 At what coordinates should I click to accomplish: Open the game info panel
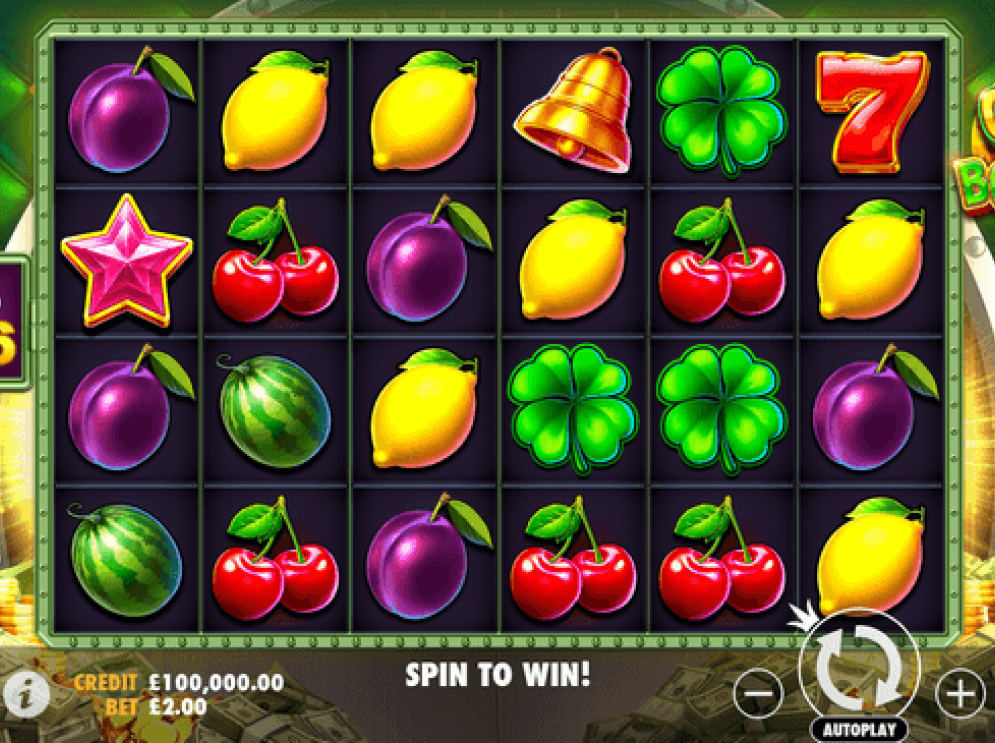point(24,690)
